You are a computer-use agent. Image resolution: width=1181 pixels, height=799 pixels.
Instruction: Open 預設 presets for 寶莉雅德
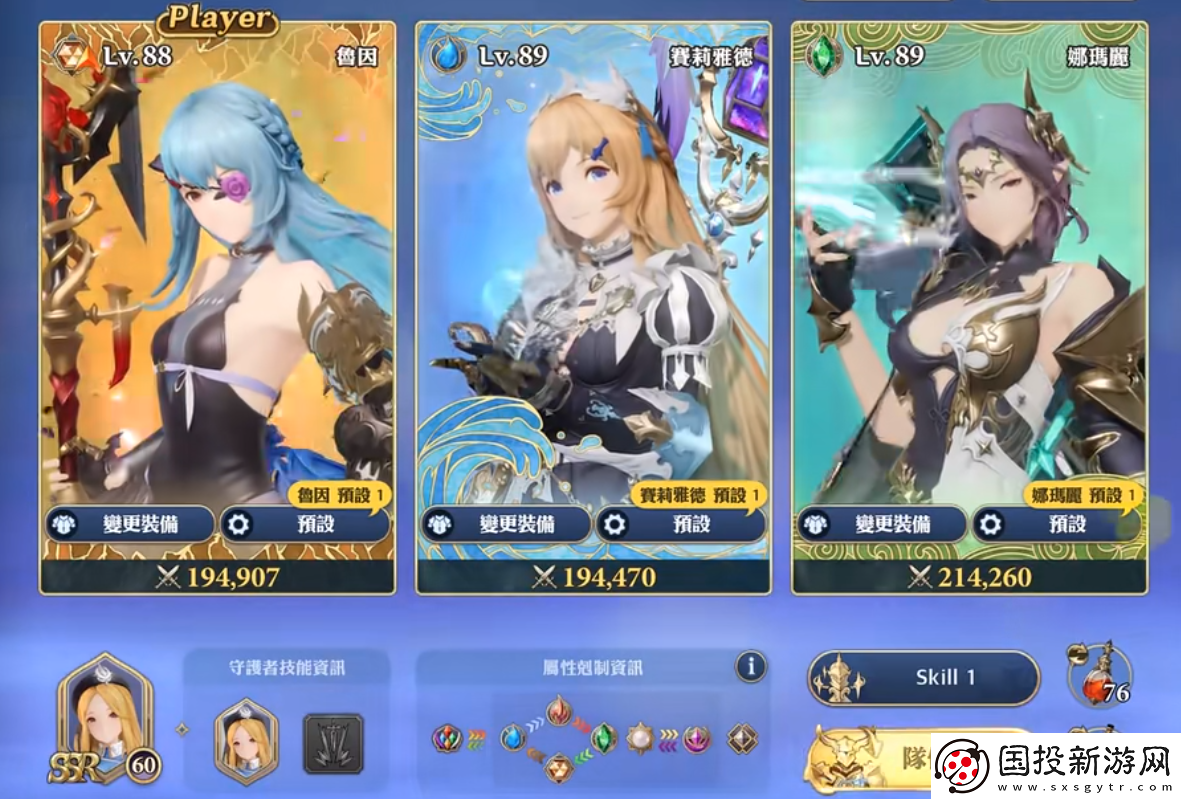pos(680,523)
